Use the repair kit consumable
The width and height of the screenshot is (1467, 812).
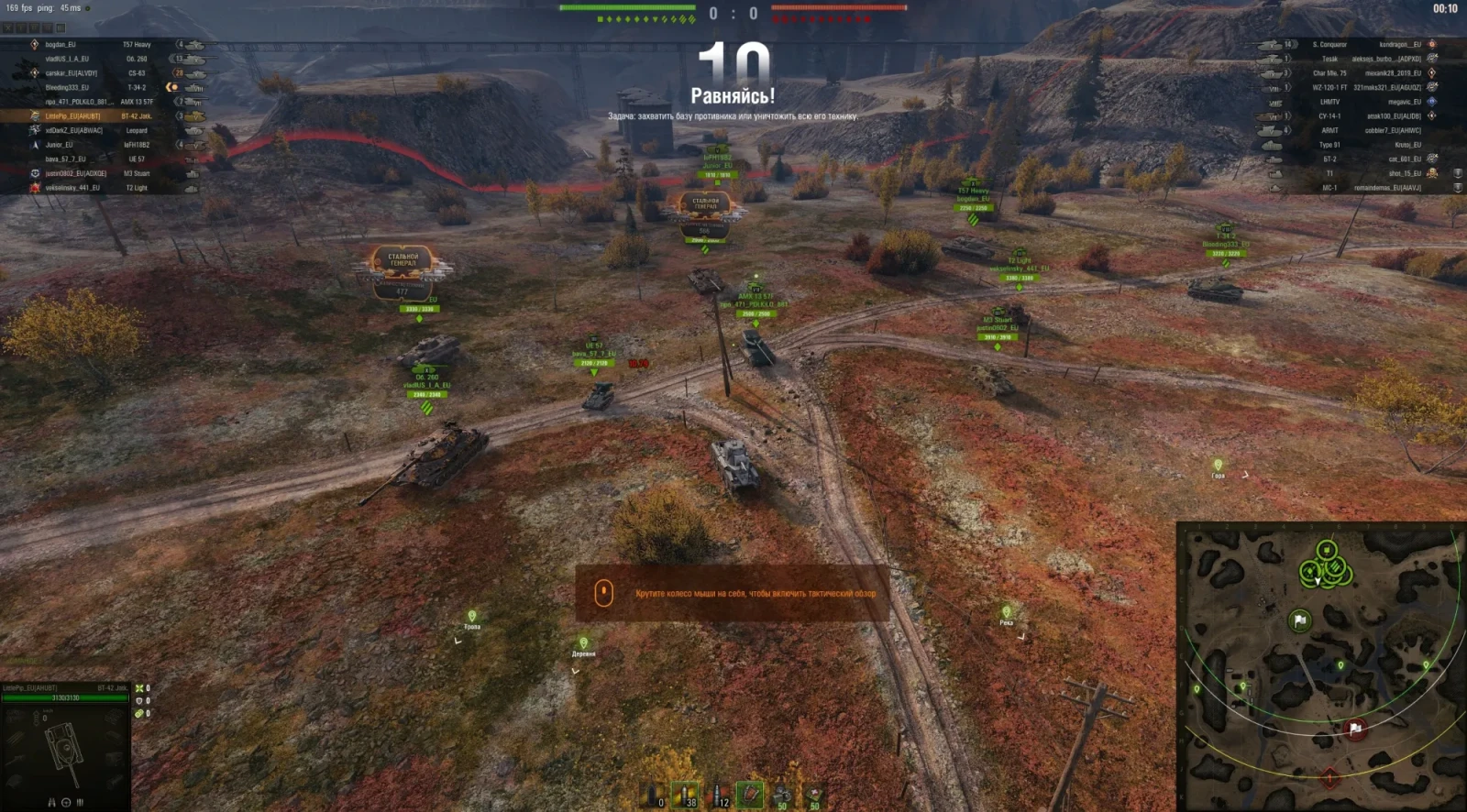coord(781,795)
